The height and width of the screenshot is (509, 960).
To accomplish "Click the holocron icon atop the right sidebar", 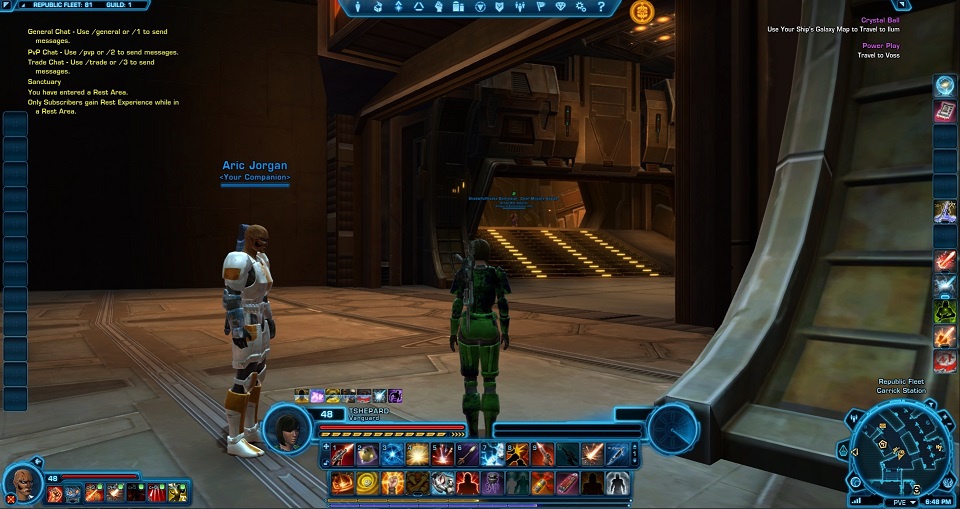I will click(x=945, y=86).
